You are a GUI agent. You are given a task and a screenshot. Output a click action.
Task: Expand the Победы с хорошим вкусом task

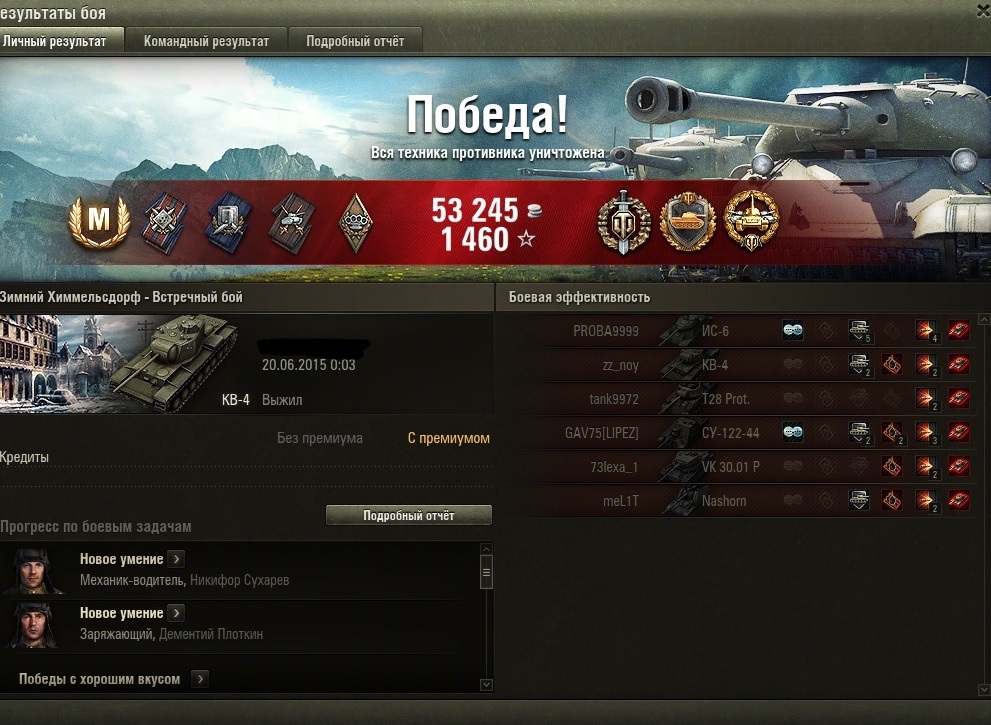(x=200, y=679)
